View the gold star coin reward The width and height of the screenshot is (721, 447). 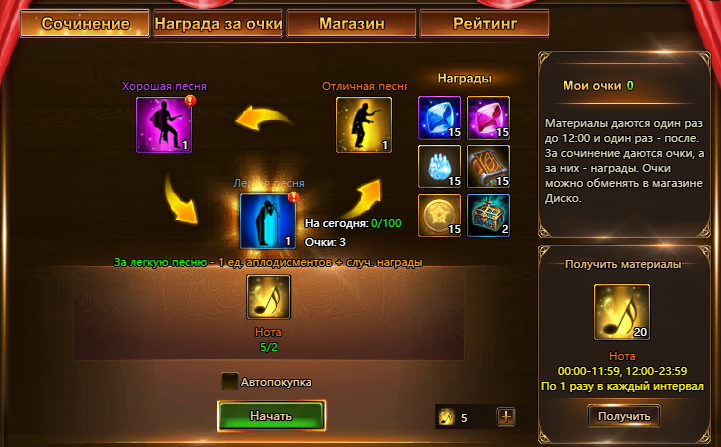tap(439, 215)
